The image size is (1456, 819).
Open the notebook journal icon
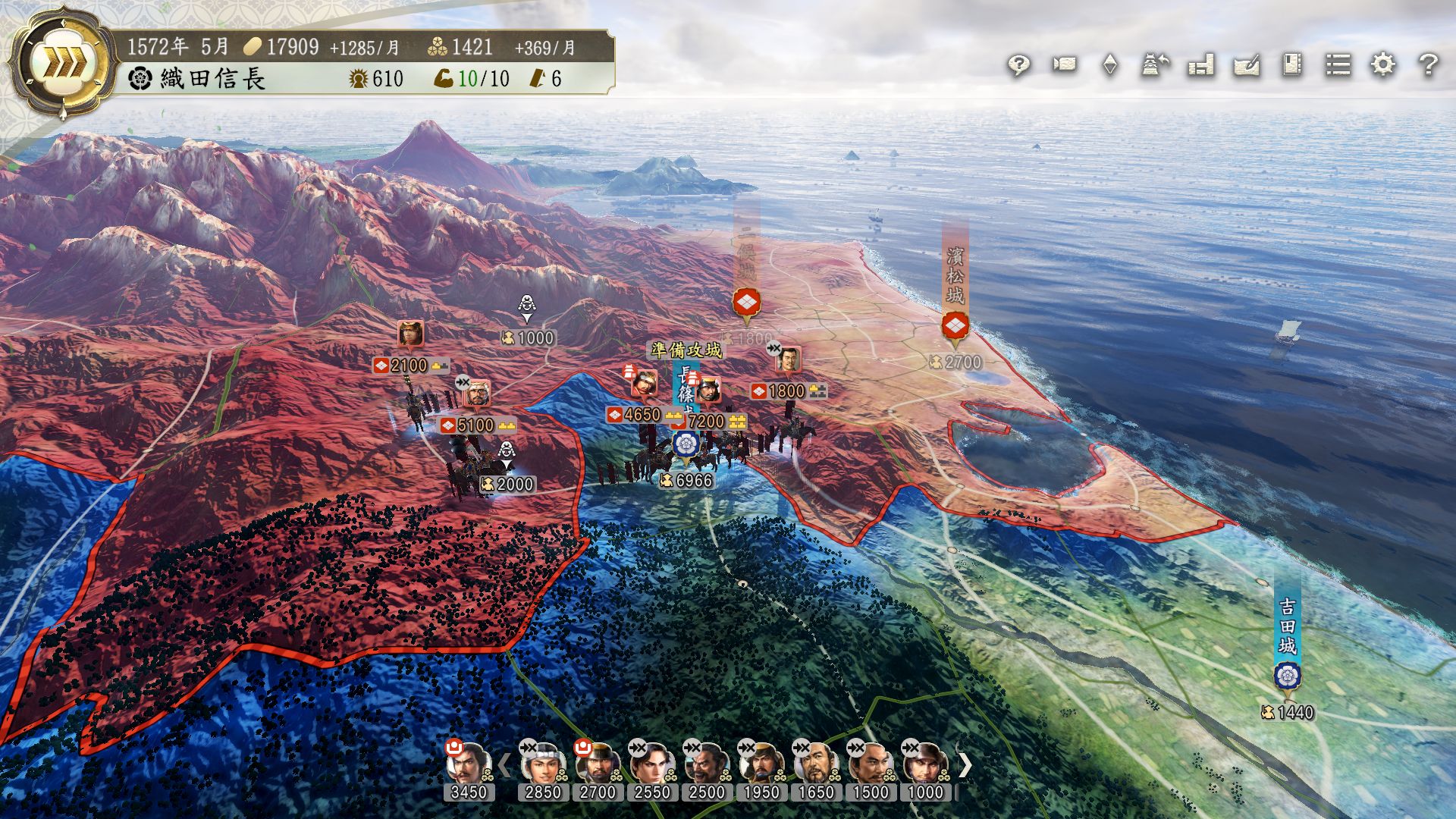tap(1292, 65)
